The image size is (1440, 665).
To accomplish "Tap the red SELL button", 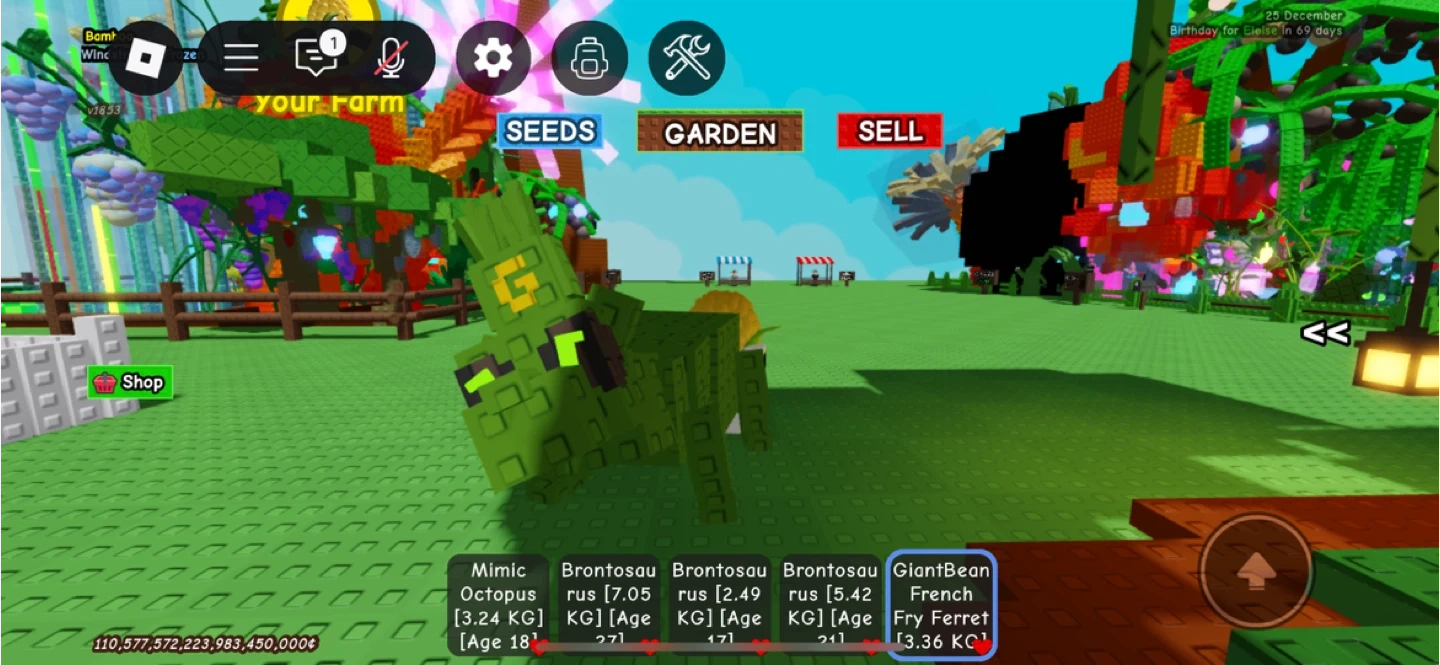I will [890, 131].
